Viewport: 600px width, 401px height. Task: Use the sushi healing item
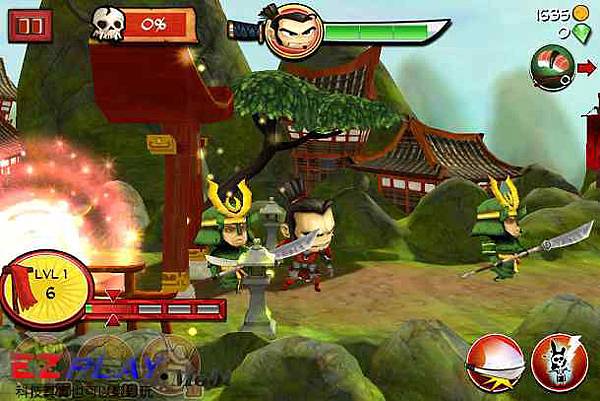pyautogui.click(x=551, y=66)
